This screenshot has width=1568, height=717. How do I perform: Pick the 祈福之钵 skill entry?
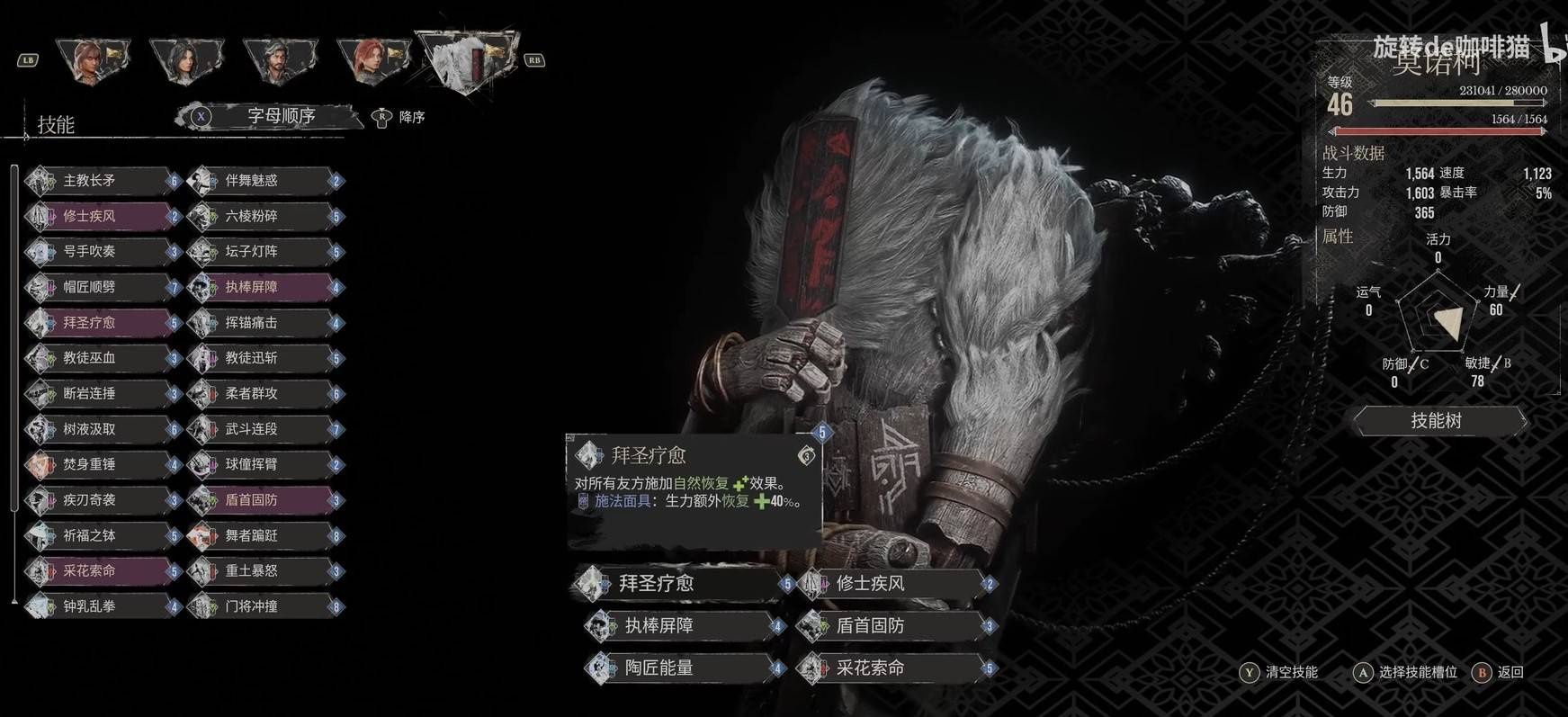(101, 535)
